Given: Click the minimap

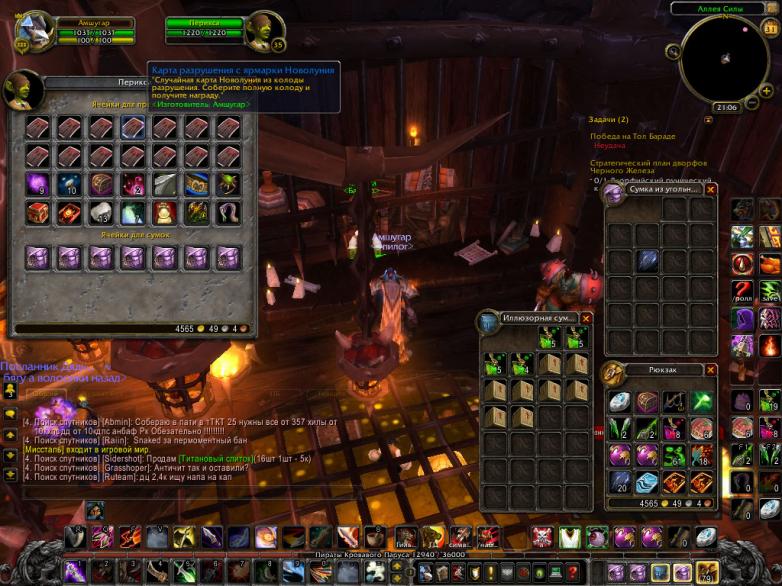Looking at the screenshot, I should [x=724, y=59].
